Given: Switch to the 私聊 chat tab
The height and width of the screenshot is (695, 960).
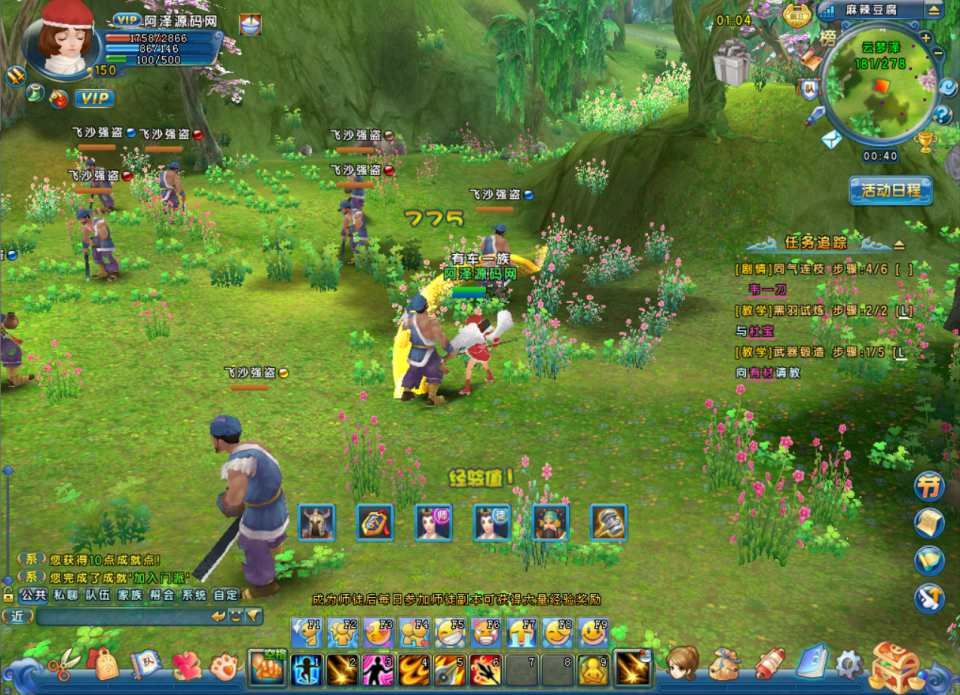Looking at the screenshot, I should [66, 594].
